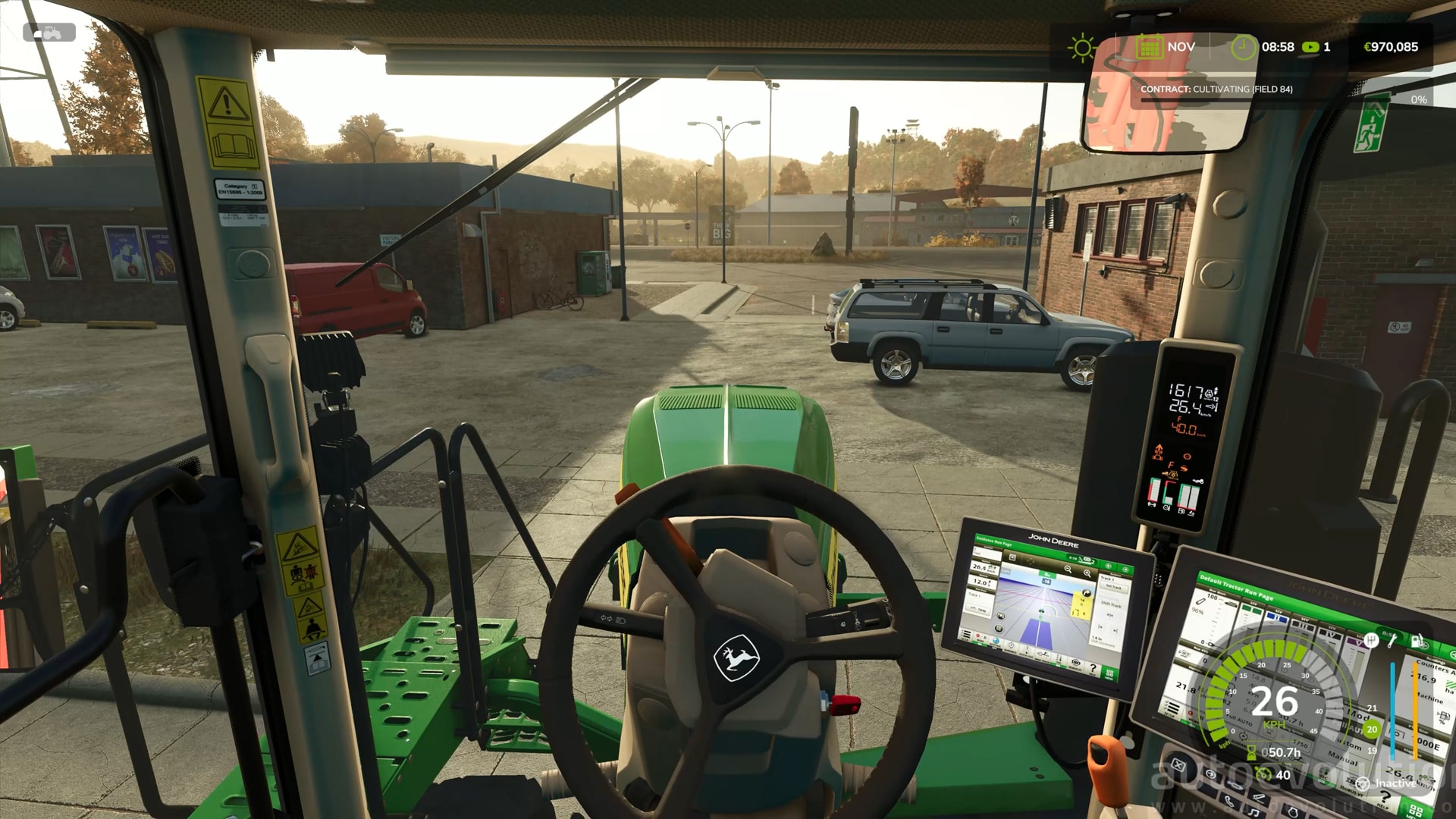The image size is (1456, 819).
Task: Click the sun weather icon
Action: [x=1082, y=48]
